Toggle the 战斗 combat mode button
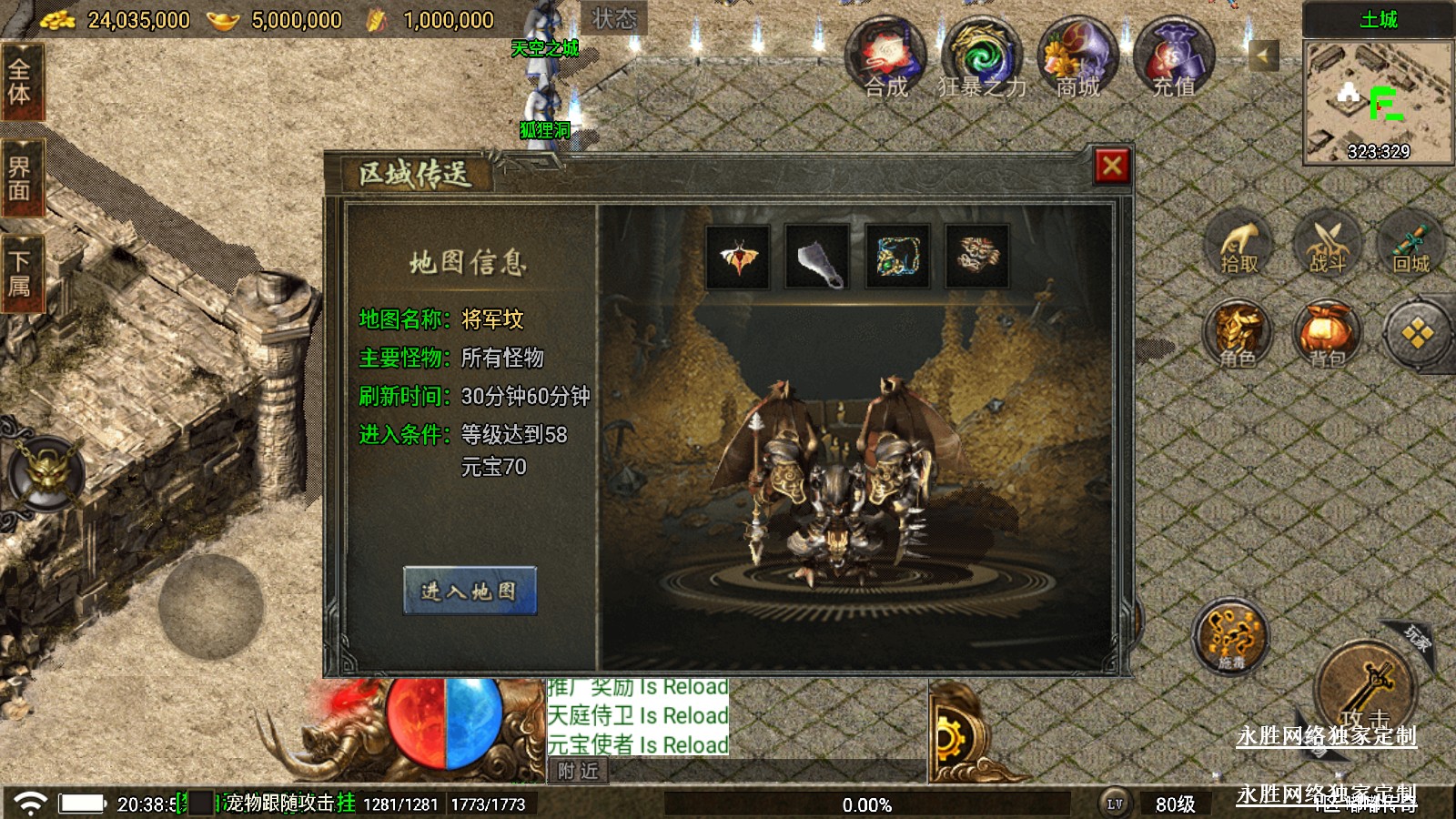 pos(1327,244)
